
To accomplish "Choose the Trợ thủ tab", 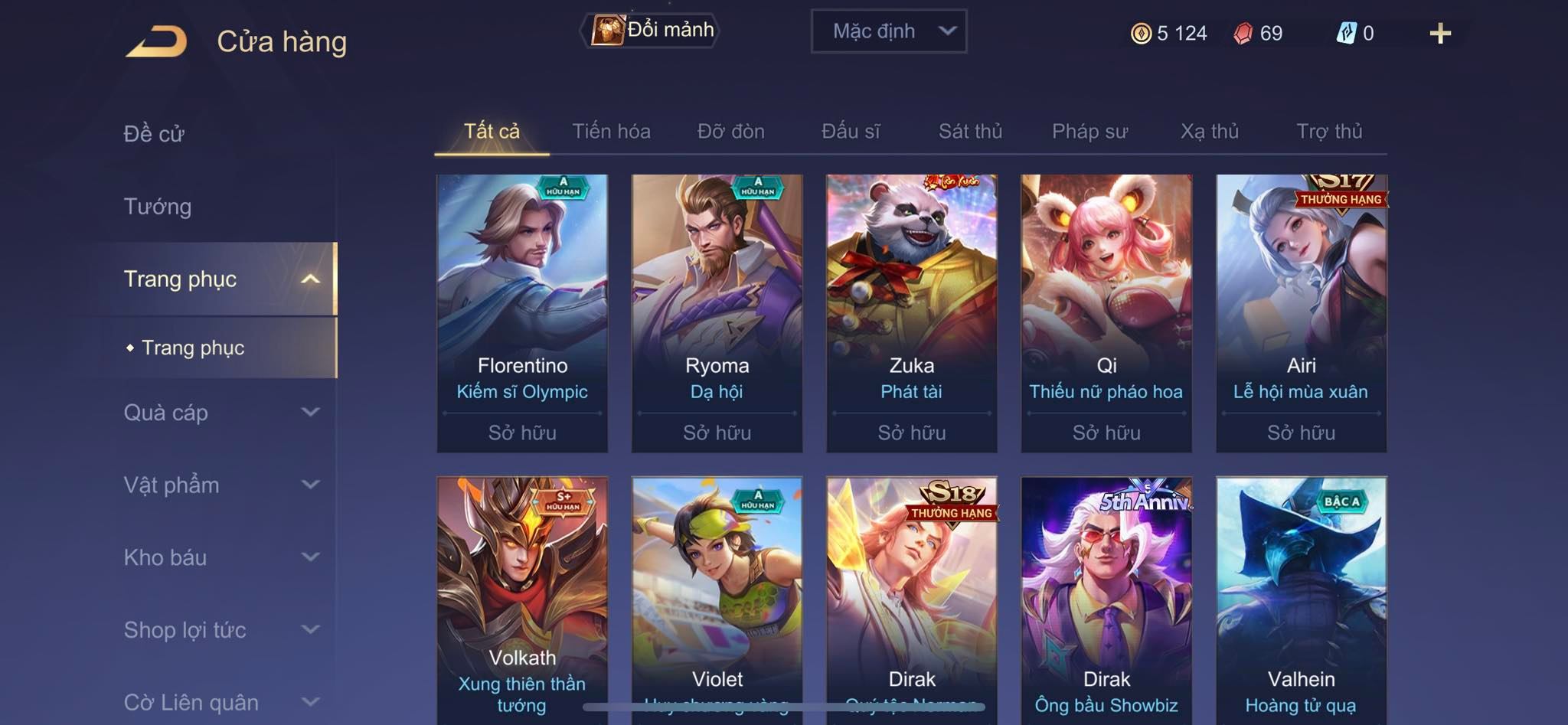I will click(x=1329, y=132).
